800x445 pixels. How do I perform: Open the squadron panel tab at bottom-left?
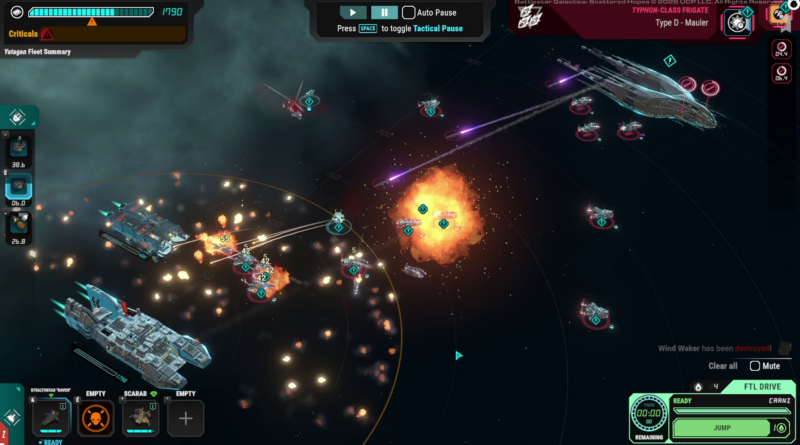coord(10,418)
